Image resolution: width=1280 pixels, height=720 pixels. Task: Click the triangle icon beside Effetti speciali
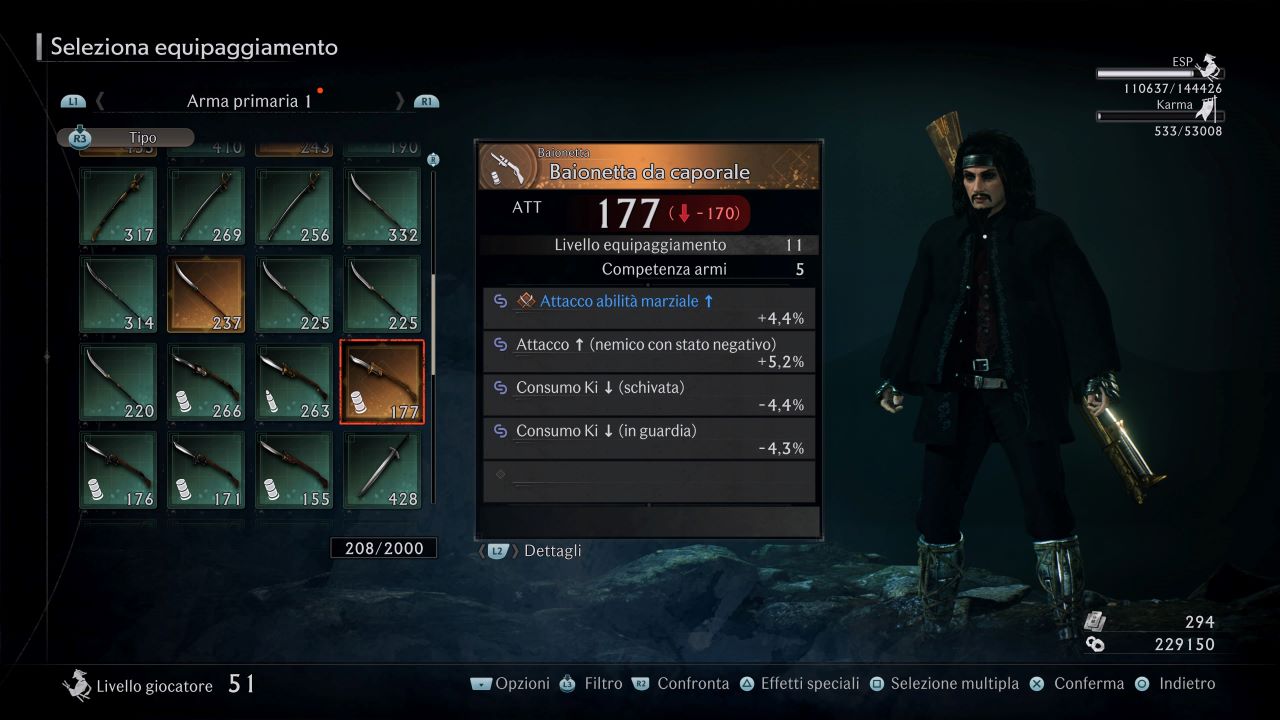[745, 683]
